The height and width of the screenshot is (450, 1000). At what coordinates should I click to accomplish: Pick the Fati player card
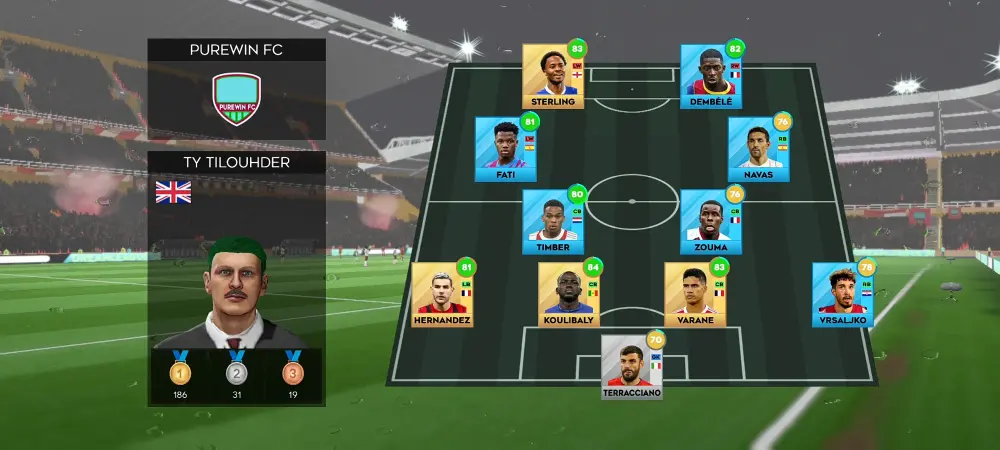(506, 149)
